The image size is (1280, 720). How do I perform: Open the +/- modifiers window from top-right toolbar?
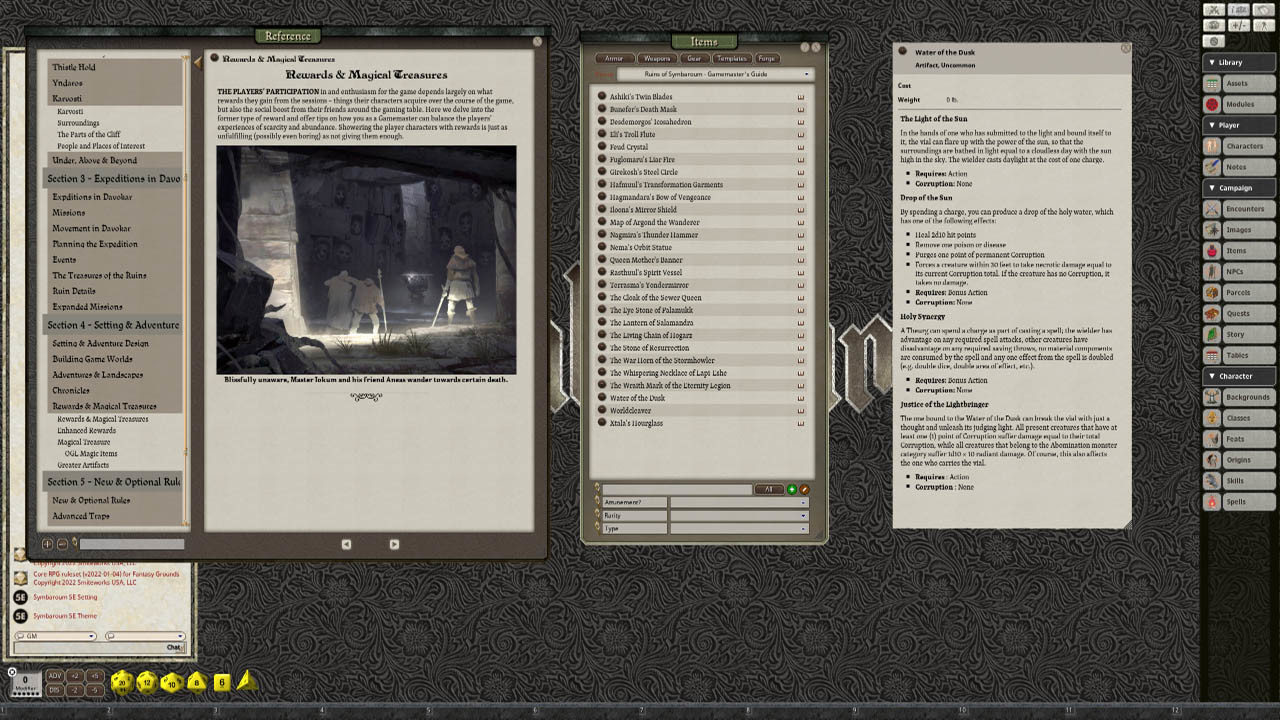pos(1239,26)
